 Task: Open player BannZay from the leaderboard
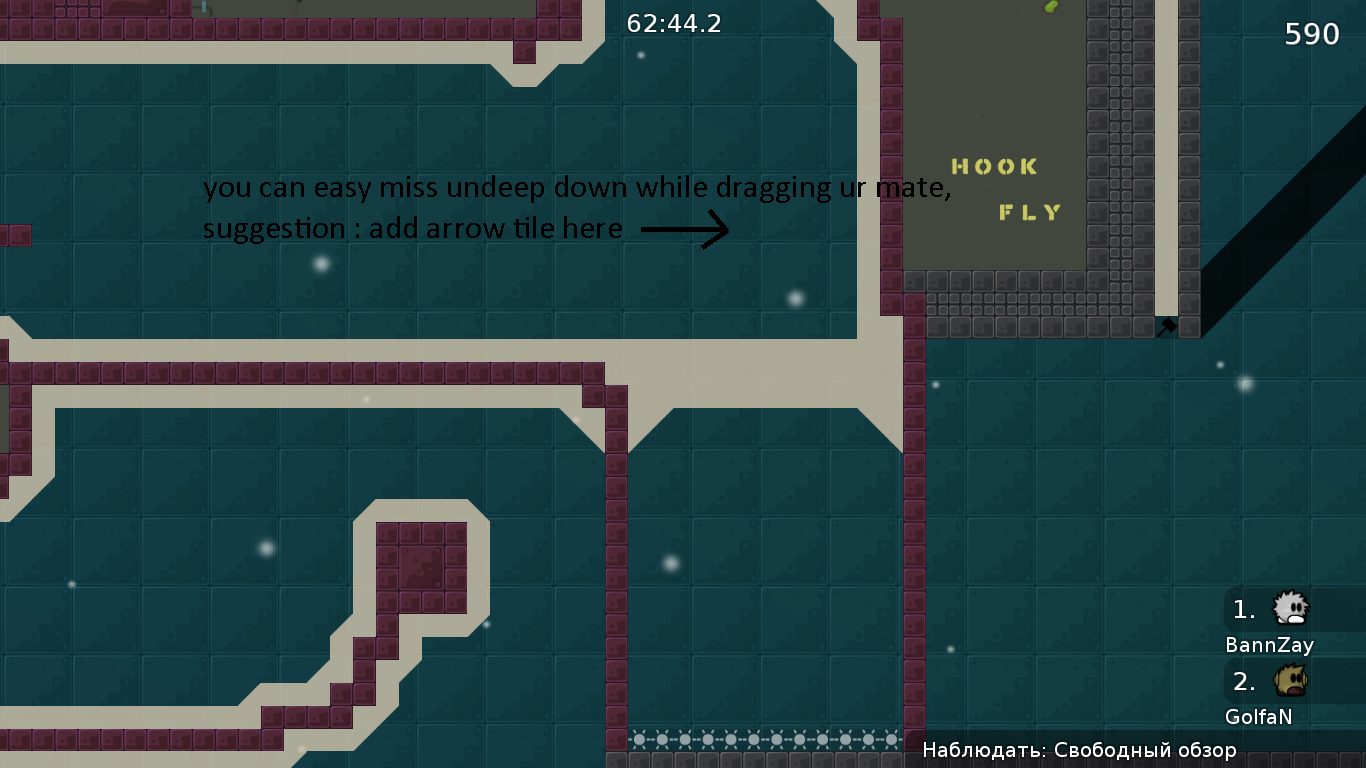coord(1270,645)
